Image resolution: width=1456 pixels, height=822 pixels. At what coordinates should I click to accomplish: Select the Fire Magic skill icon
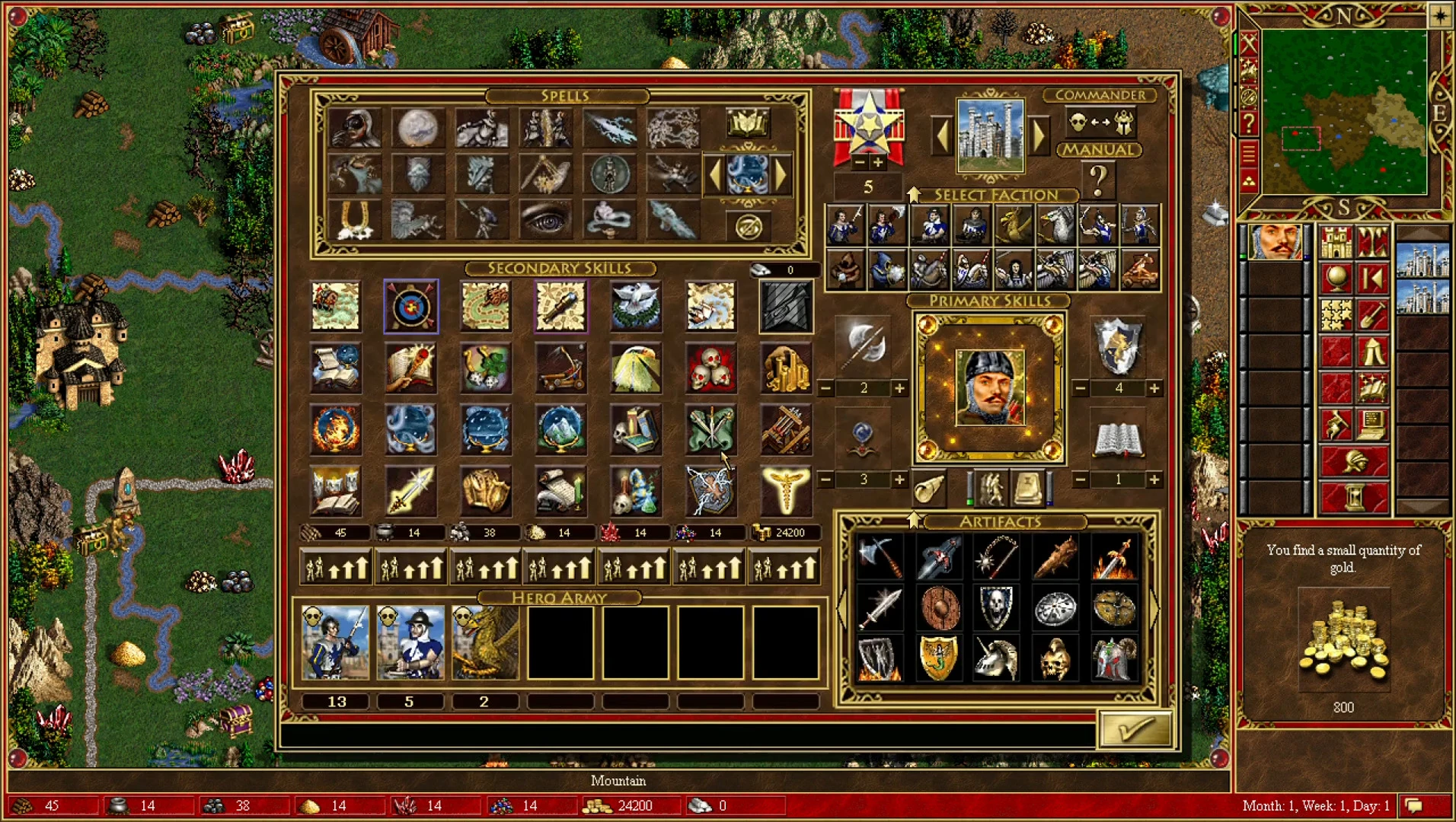[x=335, y=429]
